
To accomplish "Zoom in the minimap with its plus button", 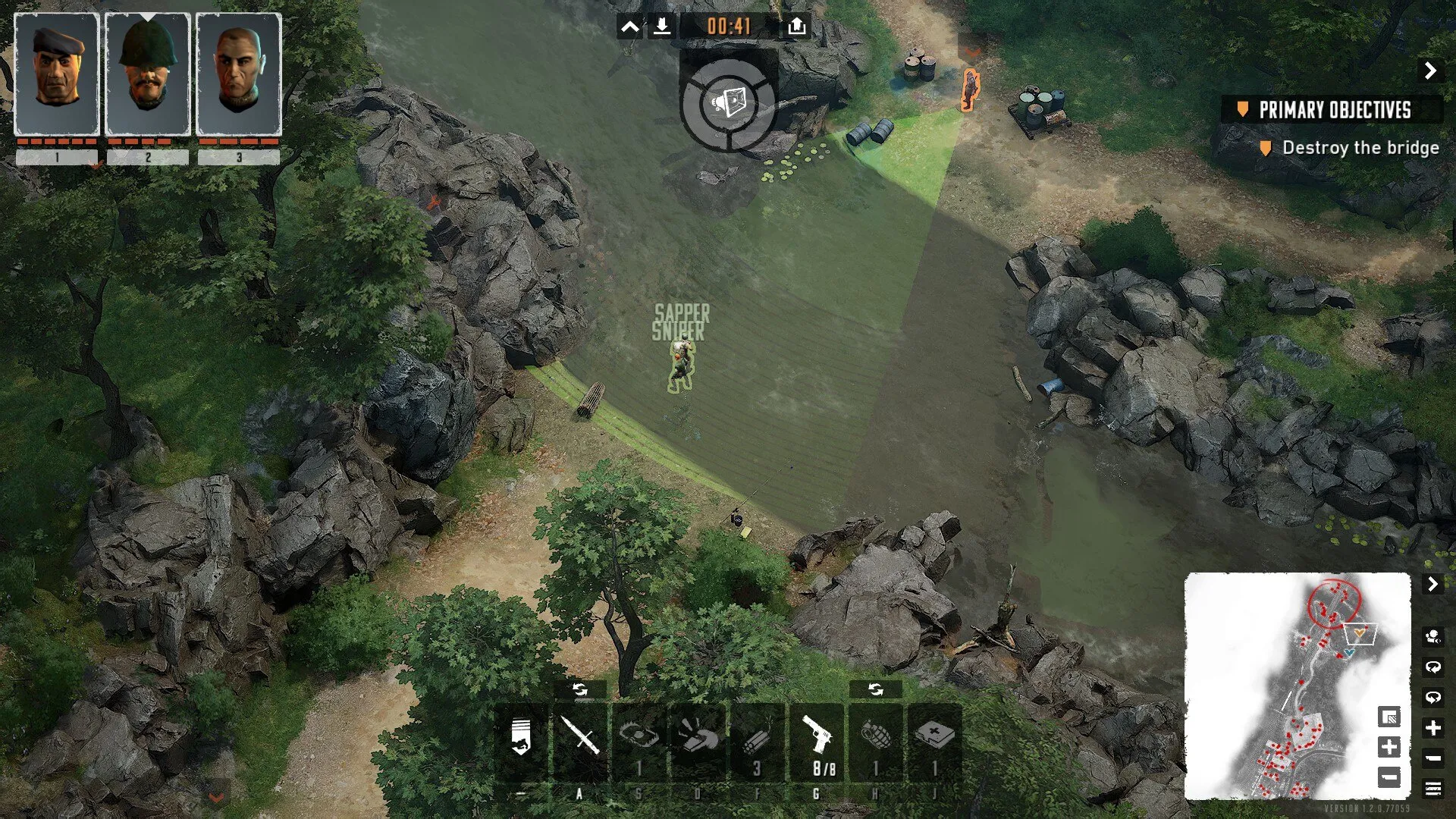I will 1389,747.
